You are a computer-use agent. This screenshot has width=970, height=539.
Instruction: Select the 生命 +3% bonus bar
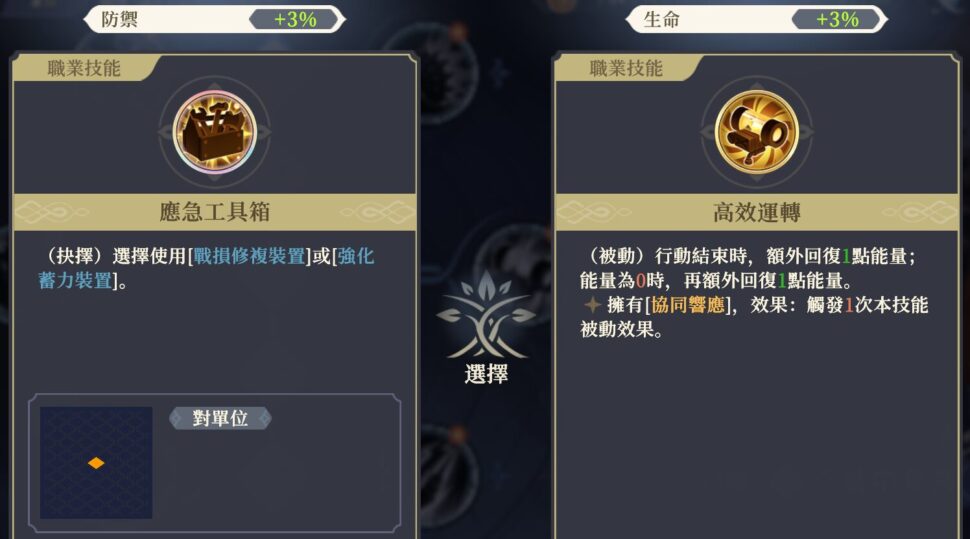[756, 19]
